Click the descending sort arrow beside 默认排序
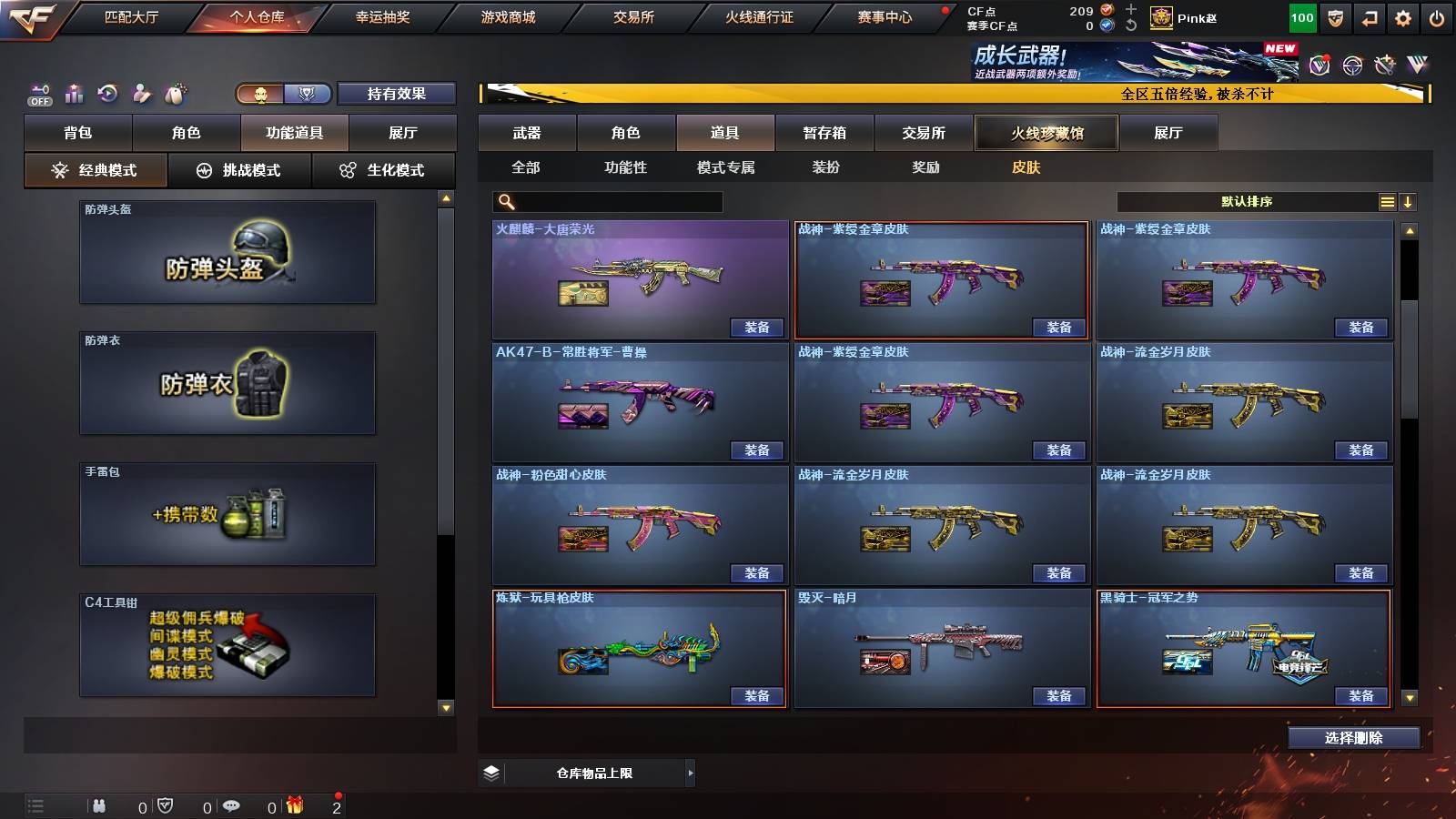This screenshot has width=1456, height=819. click(1410, 201)
